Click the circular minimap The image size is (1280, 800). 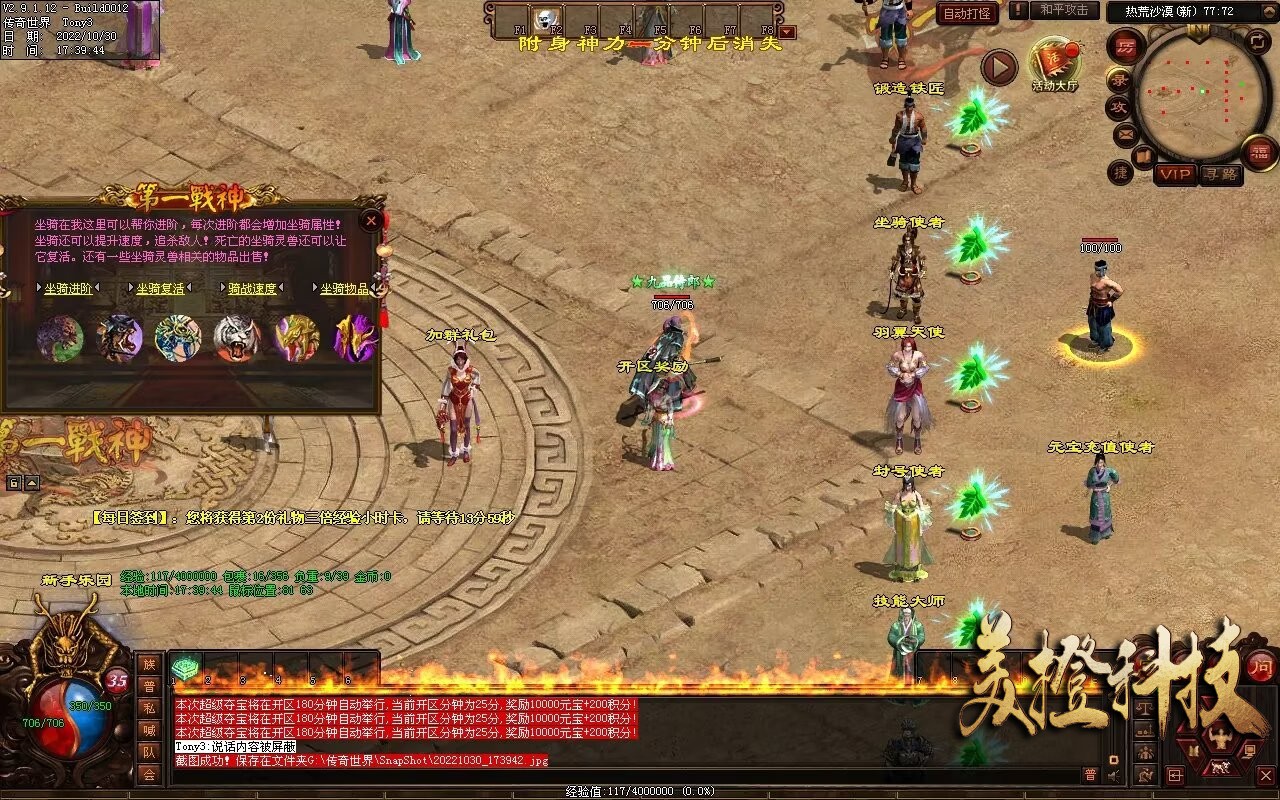(x=1200, y=93)
